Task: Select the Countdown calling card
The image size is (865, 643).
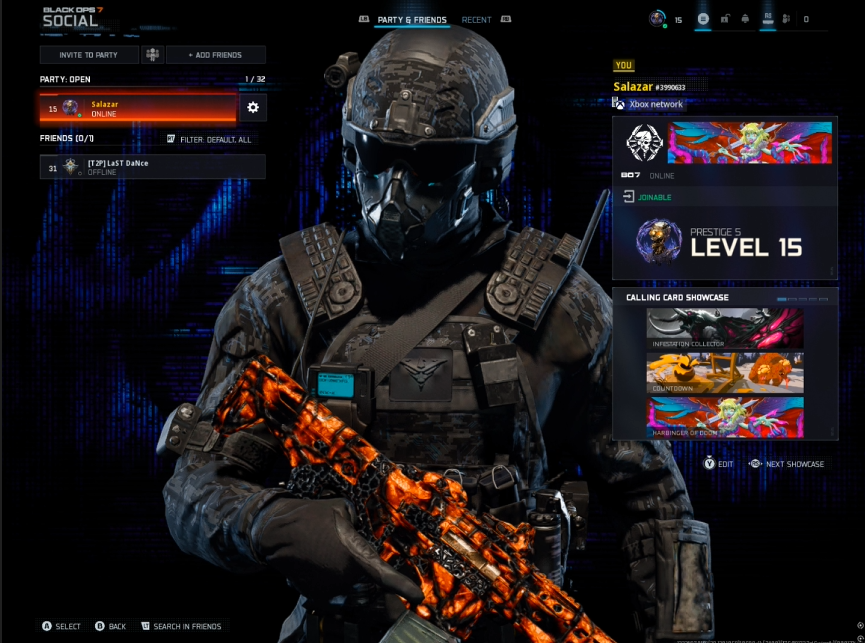Action: 725,371
